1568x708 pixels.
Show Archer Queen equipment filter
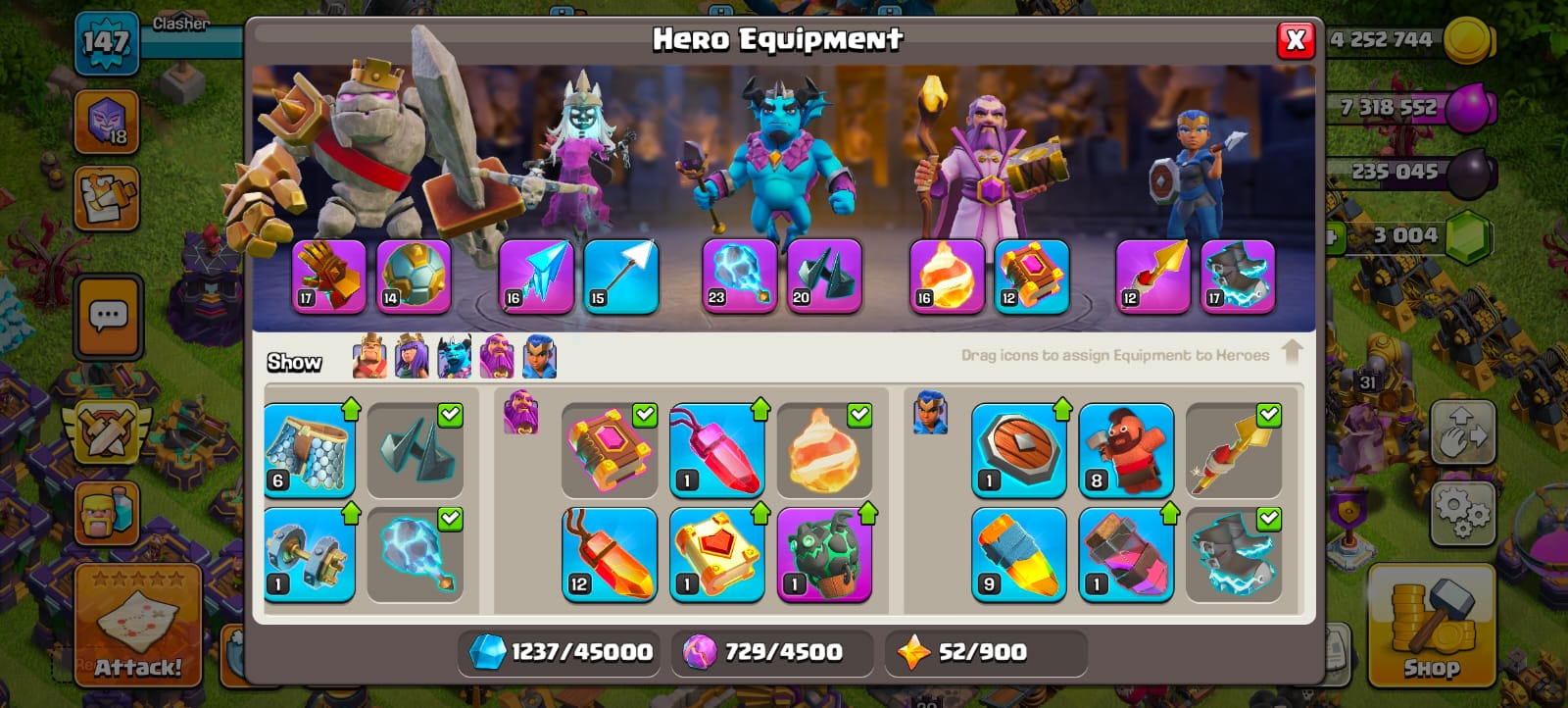[412, 356]
